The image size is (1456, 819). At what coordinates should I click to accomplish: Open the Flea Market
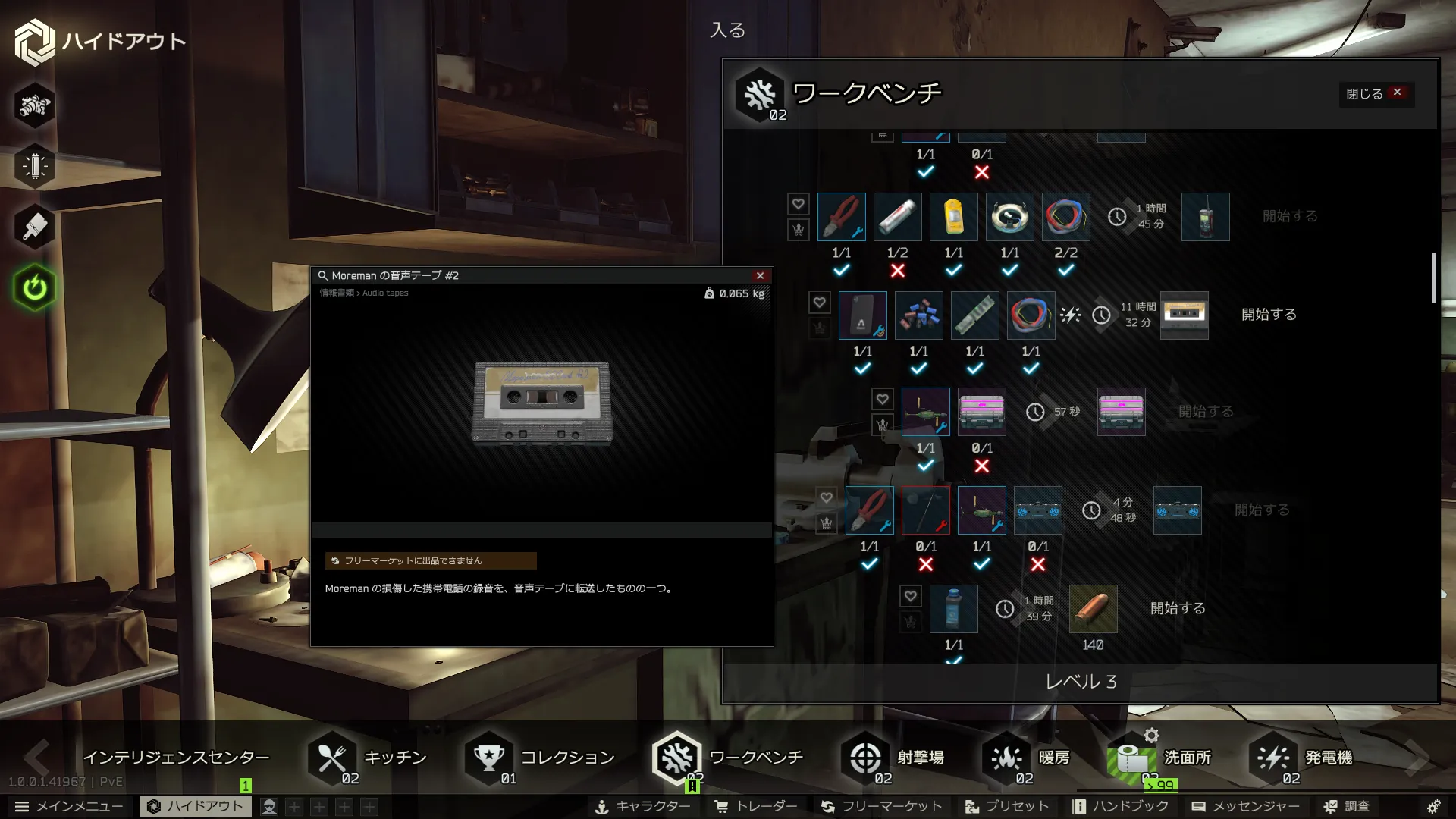(x=881, y=806)
